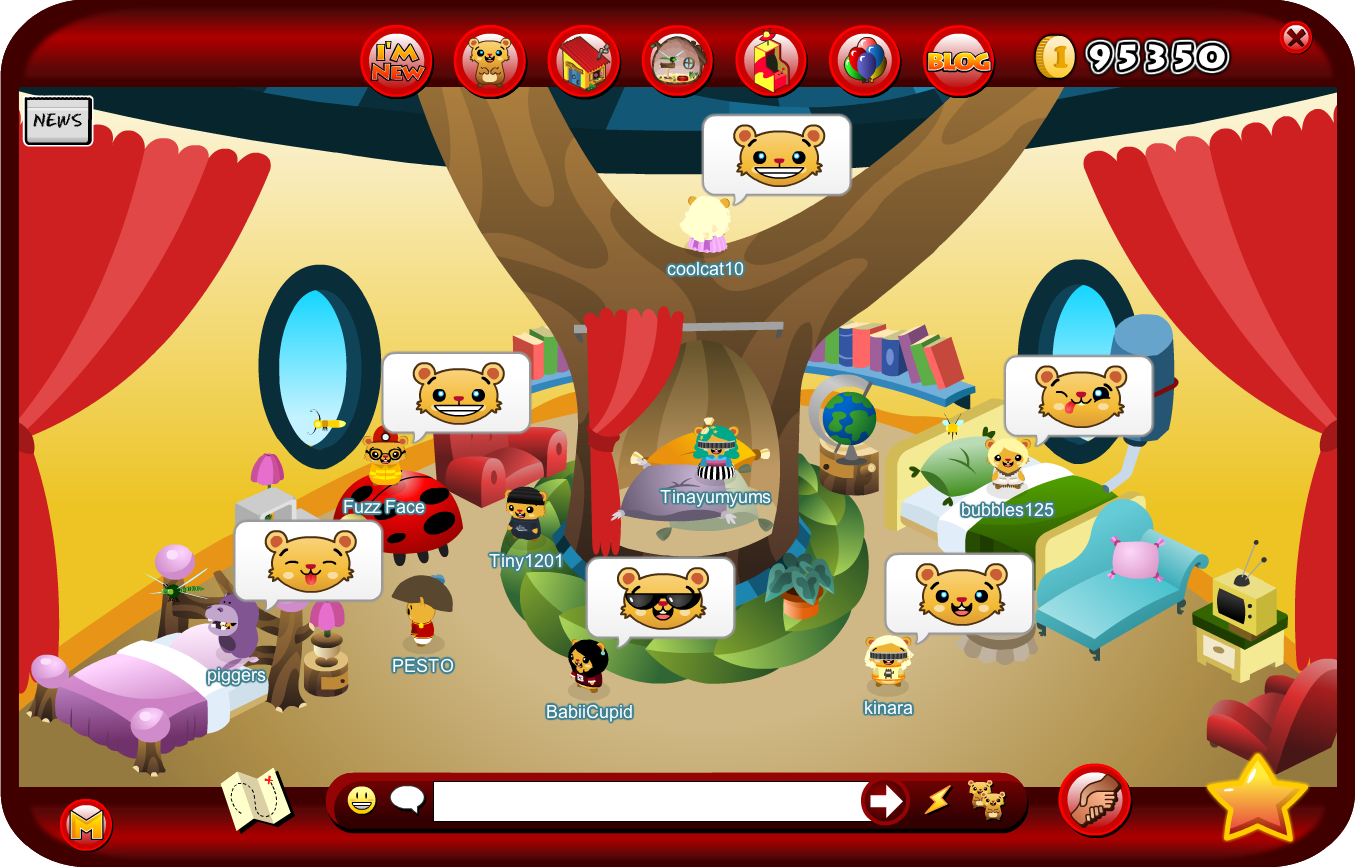The height and width of the screenshot is (868, 1355).
Task: Click the red handshake icon
Action: click(x=1092, y=798)
